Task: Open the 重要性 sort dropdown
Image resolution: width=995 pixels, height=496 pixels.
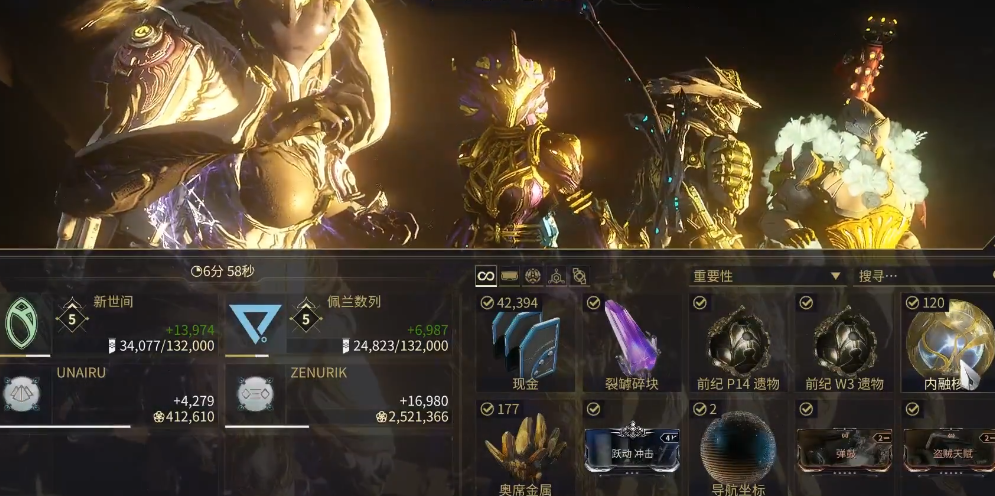Action: [x=767, y=276]
